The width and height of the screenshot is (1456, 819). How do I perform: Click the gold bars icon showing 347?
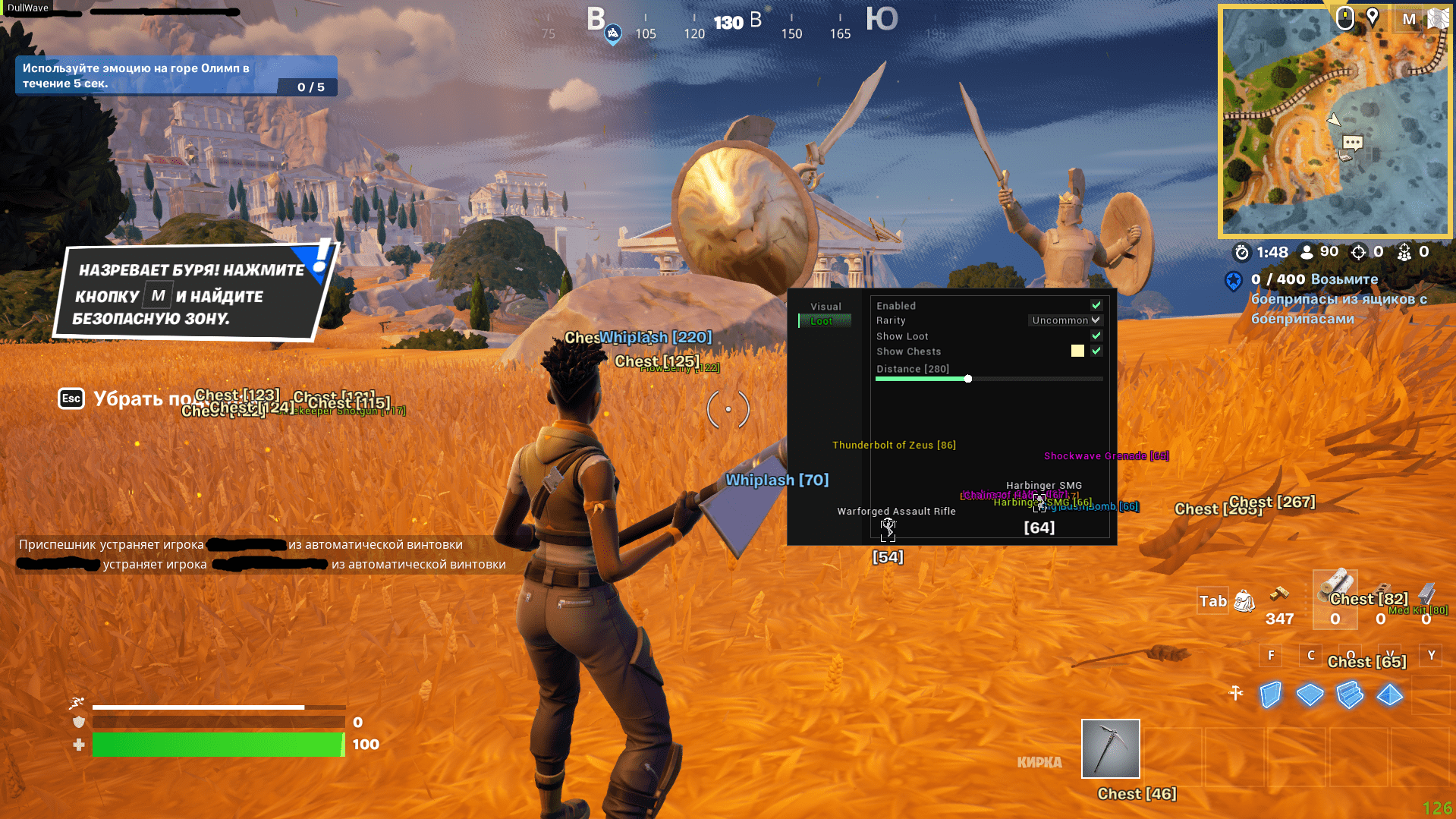tap(1280, 594)
